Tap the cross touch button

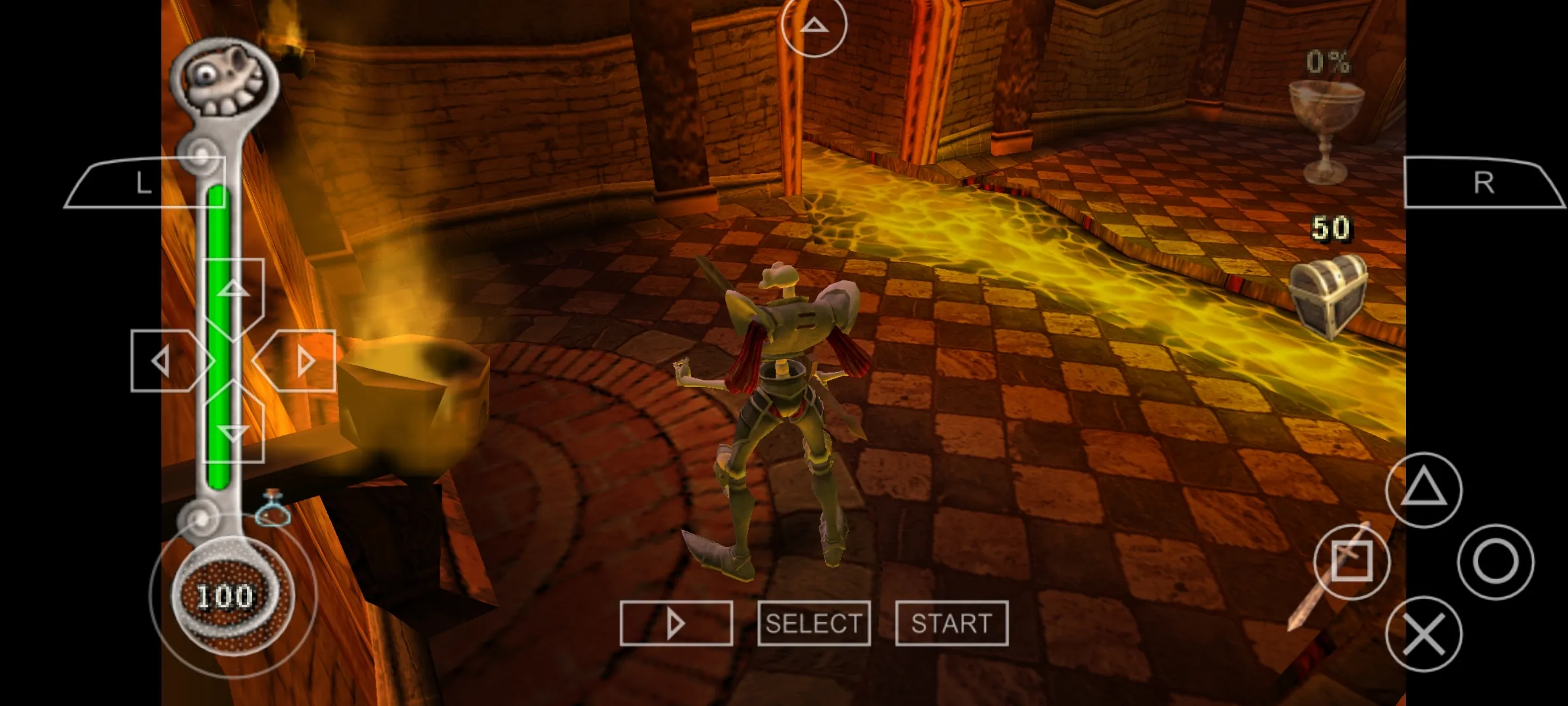point(1424,633)
